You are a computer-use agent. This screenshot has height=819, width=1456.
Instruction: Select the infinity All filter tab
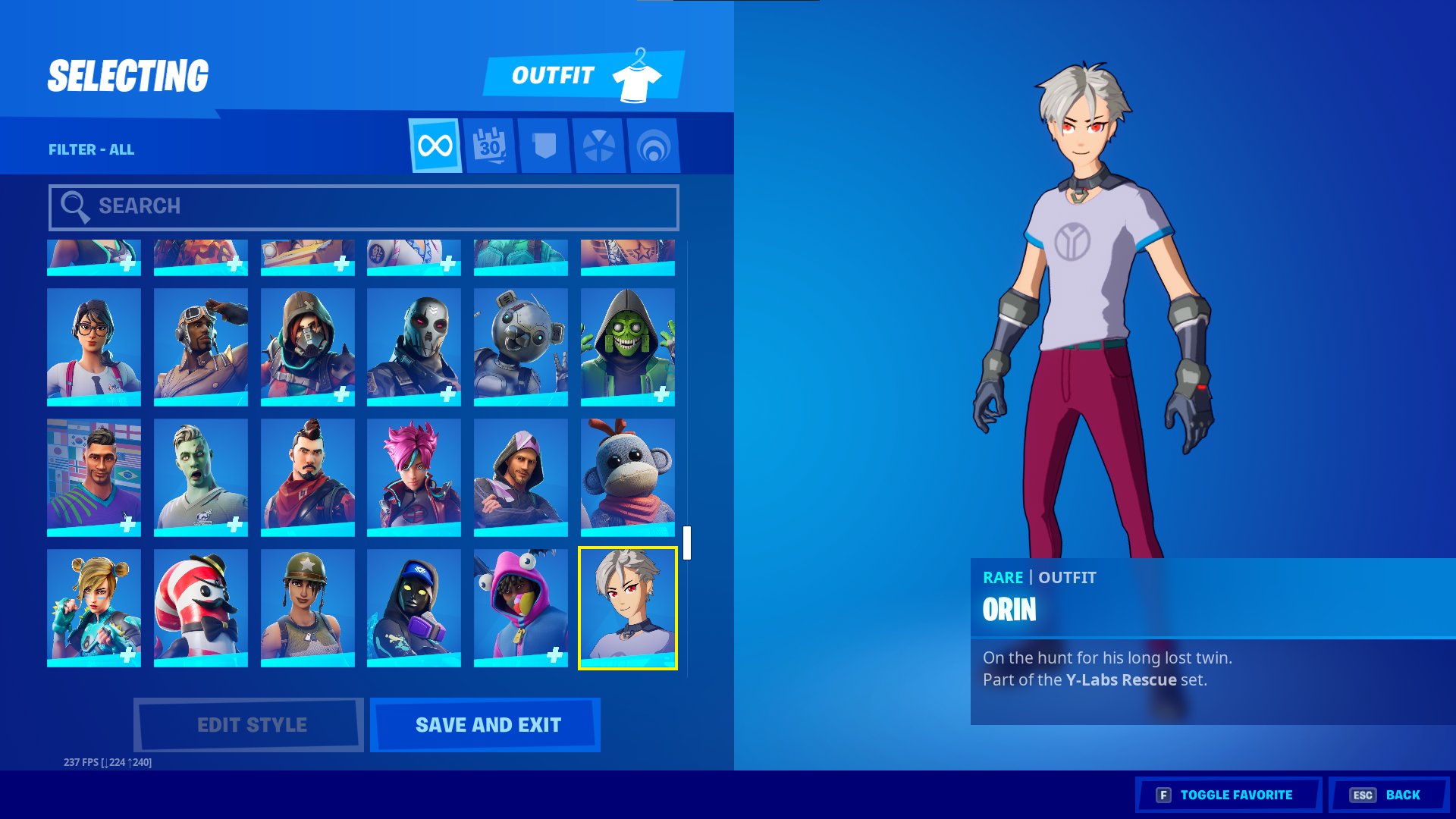pos(435,146)
